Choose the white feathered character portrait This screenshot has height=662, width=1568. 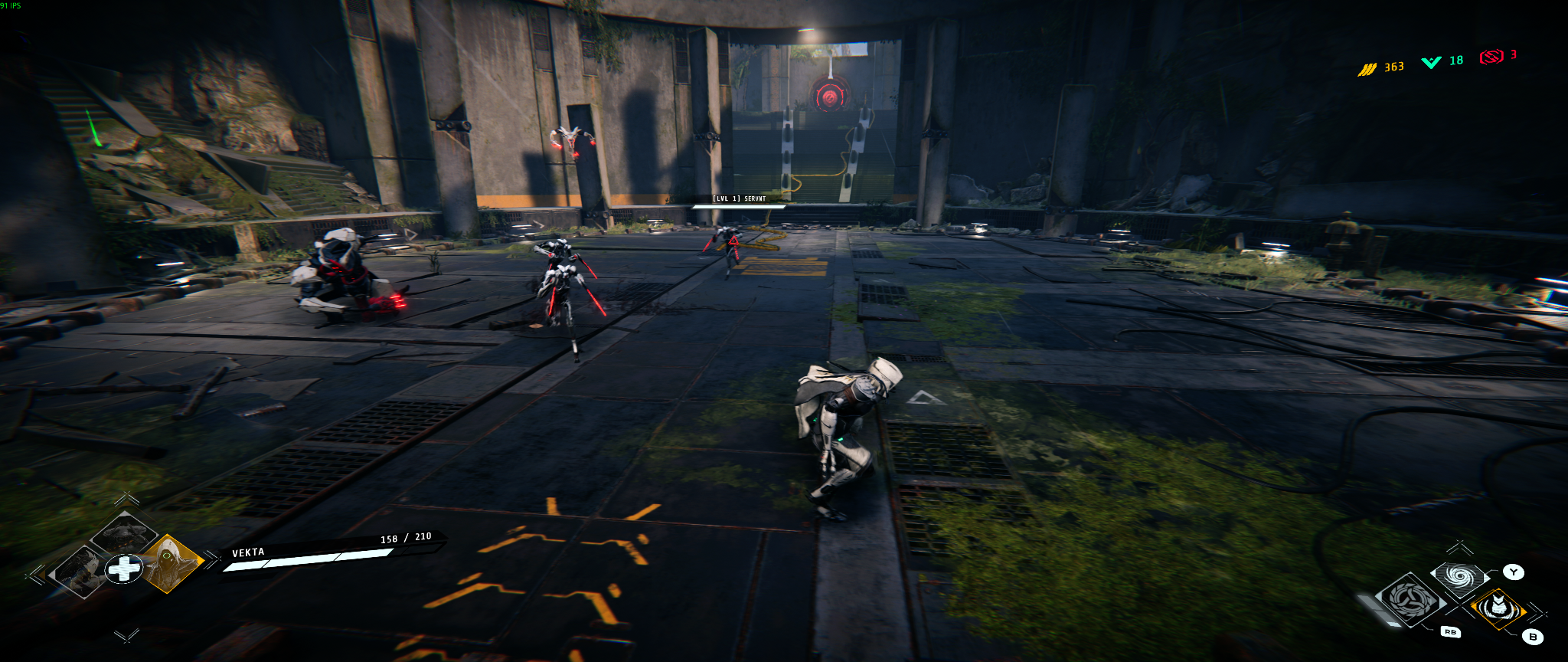click(x=79, y=571)
